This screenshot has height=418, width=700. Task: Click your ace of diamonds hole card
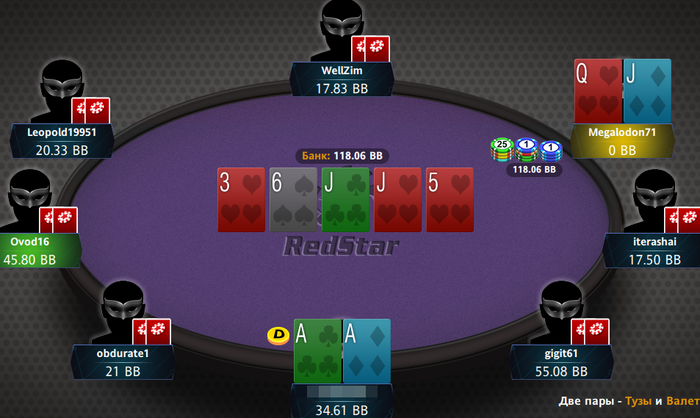coord(366,351)
